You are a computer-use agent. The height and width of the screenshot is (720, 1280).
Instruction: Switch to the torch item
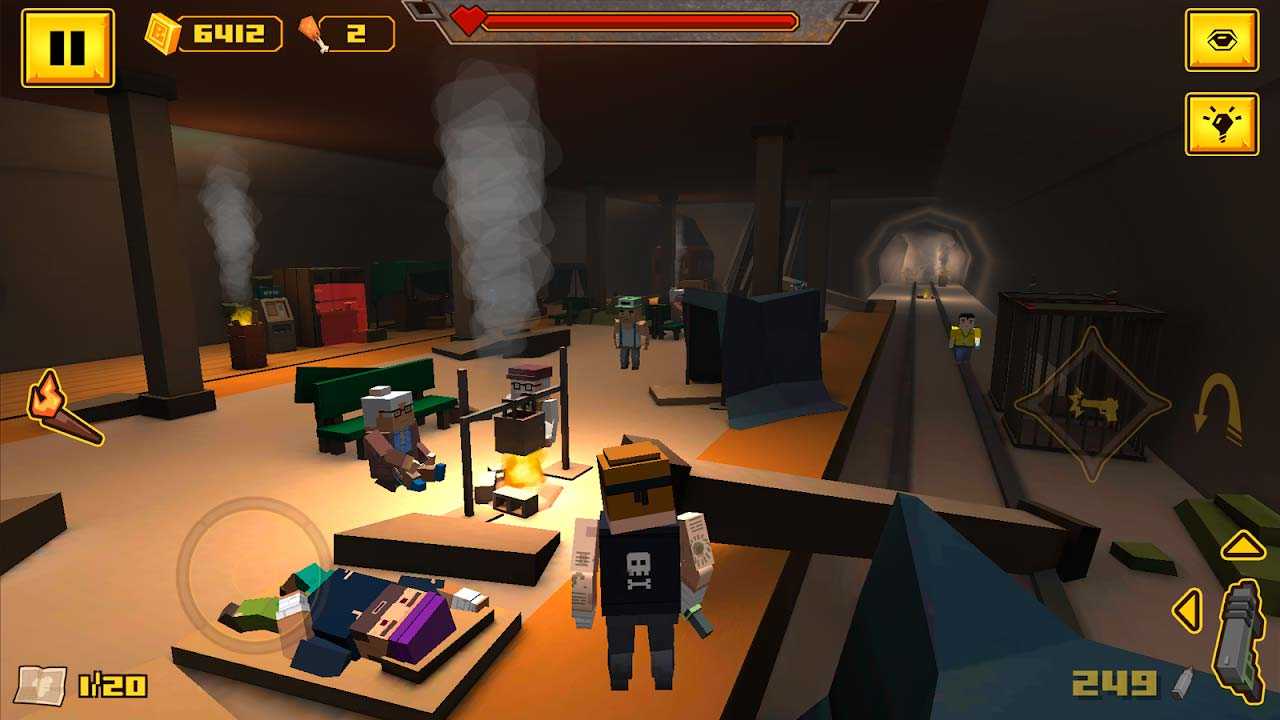click(62, 409)
